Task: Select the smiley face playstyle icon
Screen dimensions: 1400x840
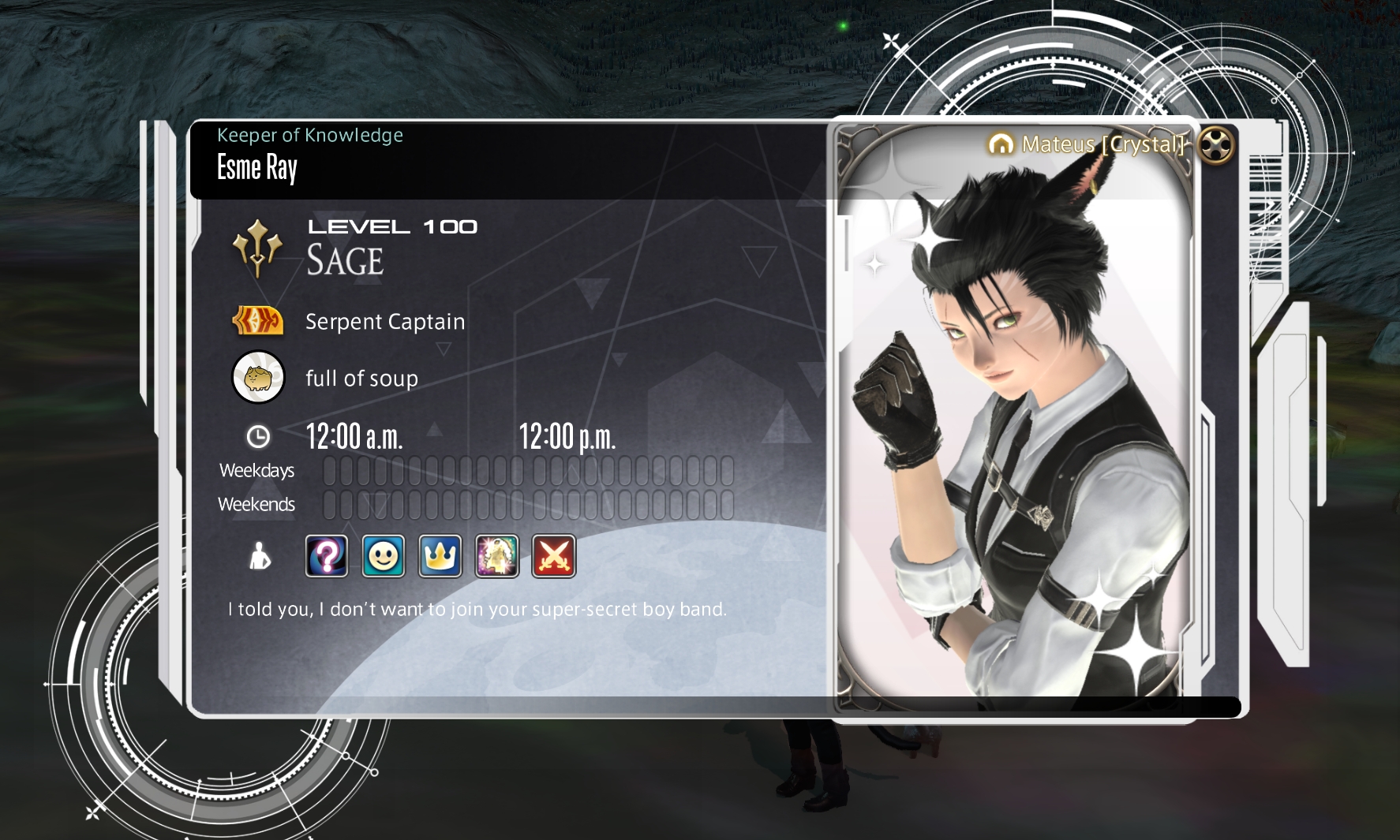Action: coord(384,556)
